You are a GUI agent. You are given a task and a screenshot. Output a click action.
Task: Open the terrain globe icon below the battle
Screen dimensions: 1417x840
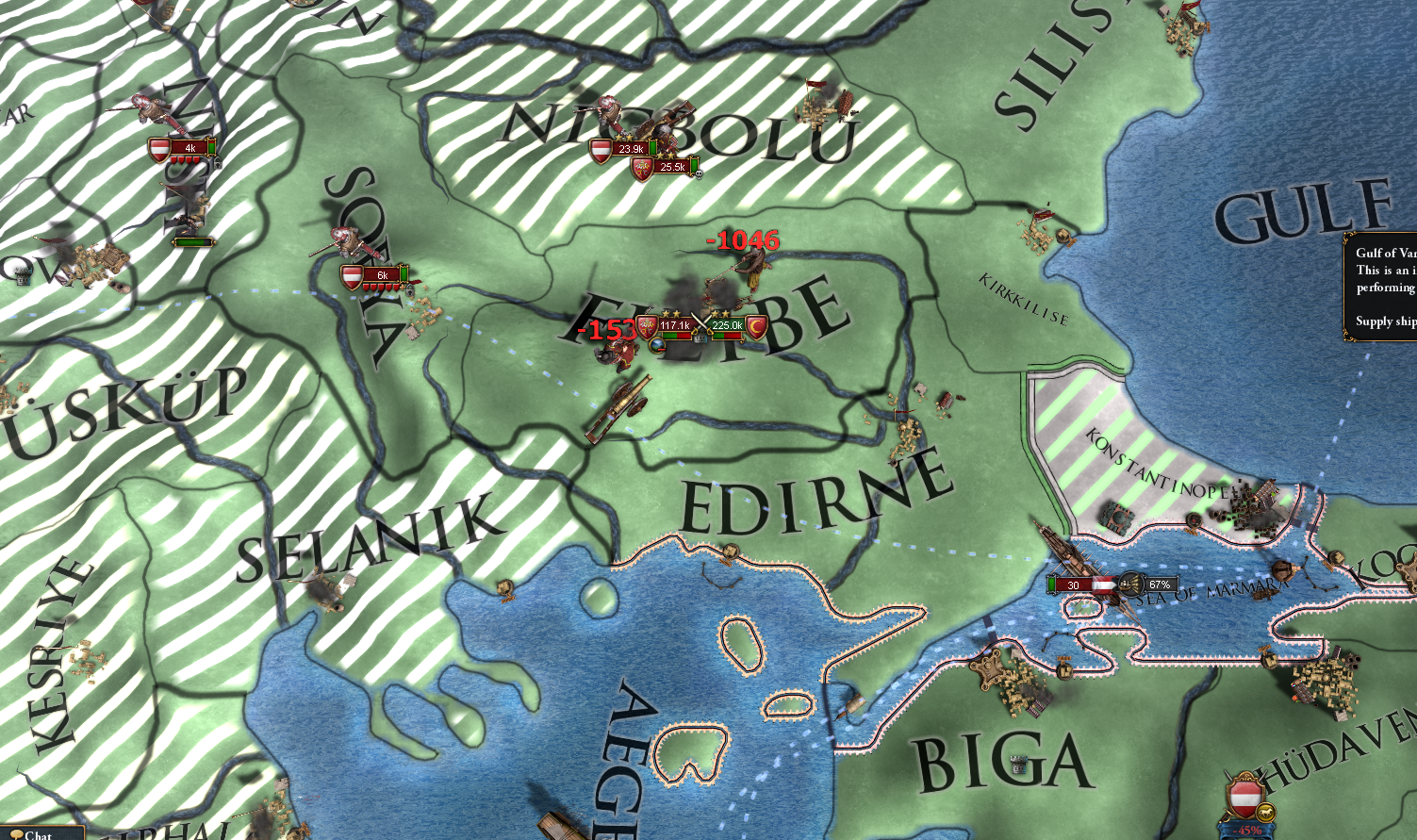[x=655, y=345]
